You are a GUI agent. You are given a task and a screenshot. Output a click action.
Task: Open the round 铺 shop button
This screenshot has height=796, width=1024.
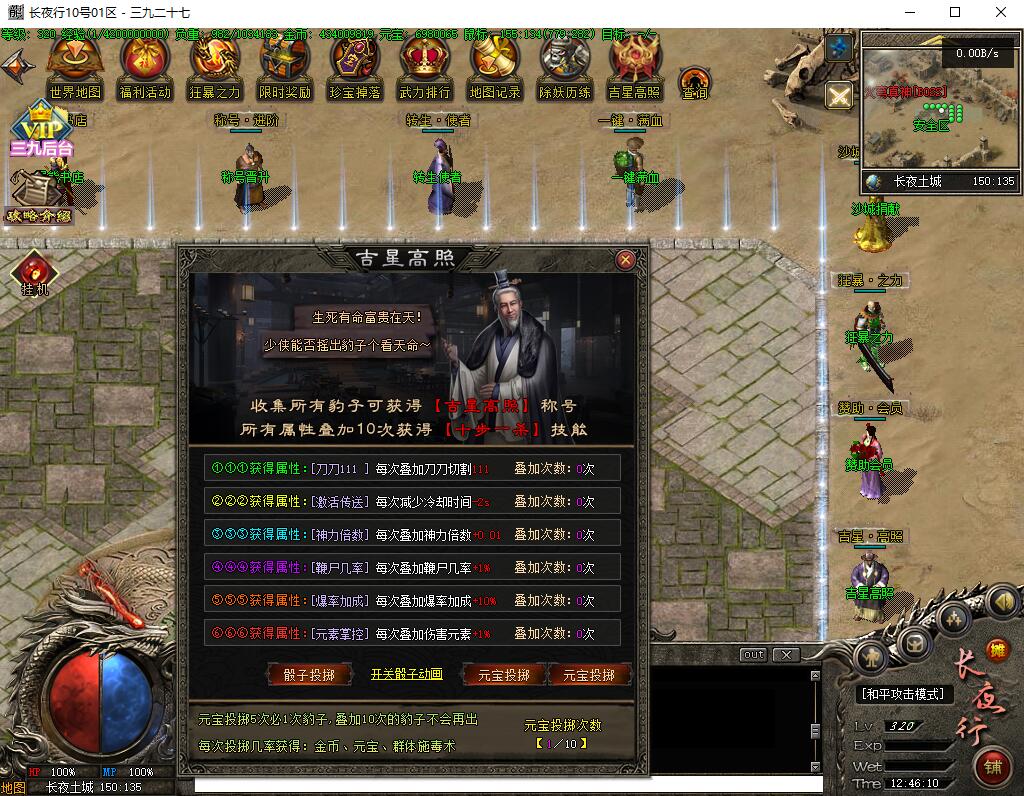(x=994, y=768)
